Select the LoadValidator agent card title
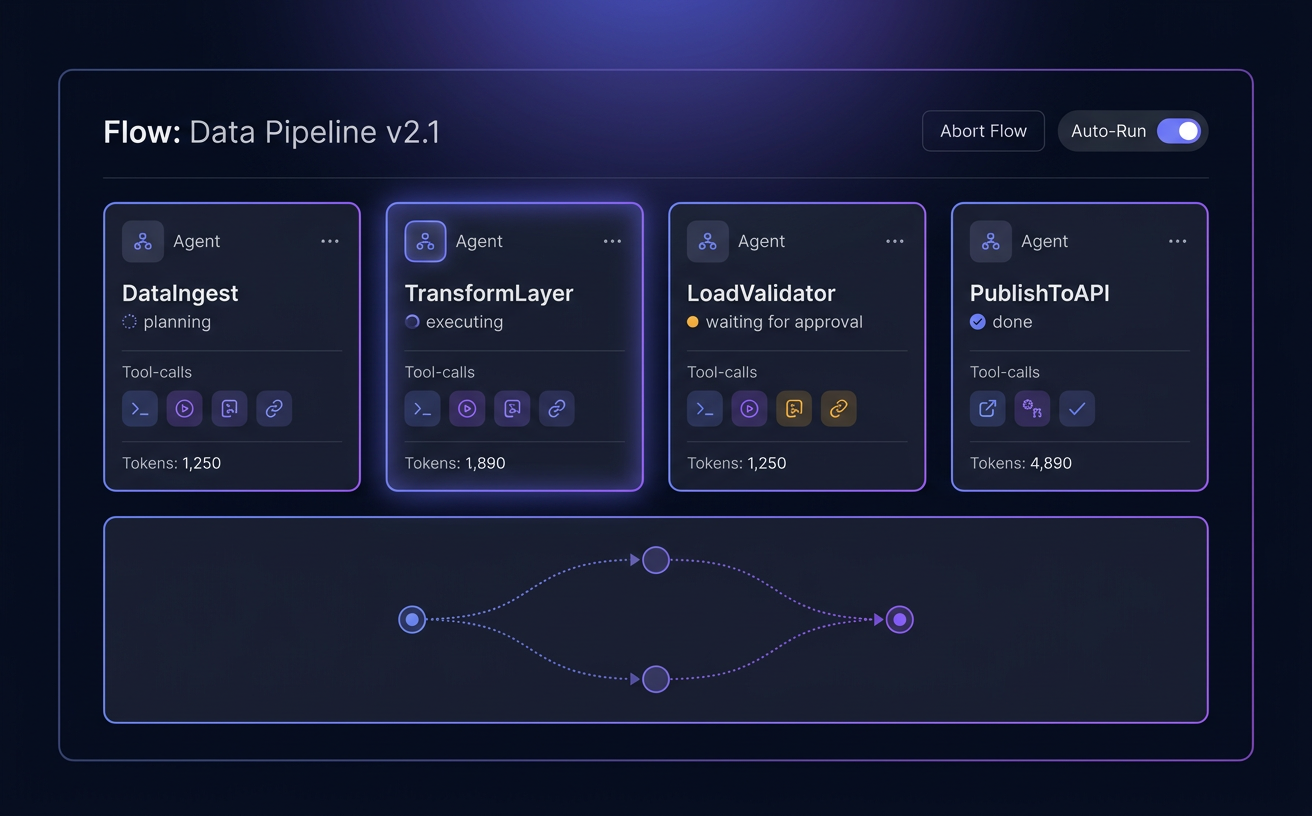The width and height of the screenshot is (1312, 816). pos(761,293)
